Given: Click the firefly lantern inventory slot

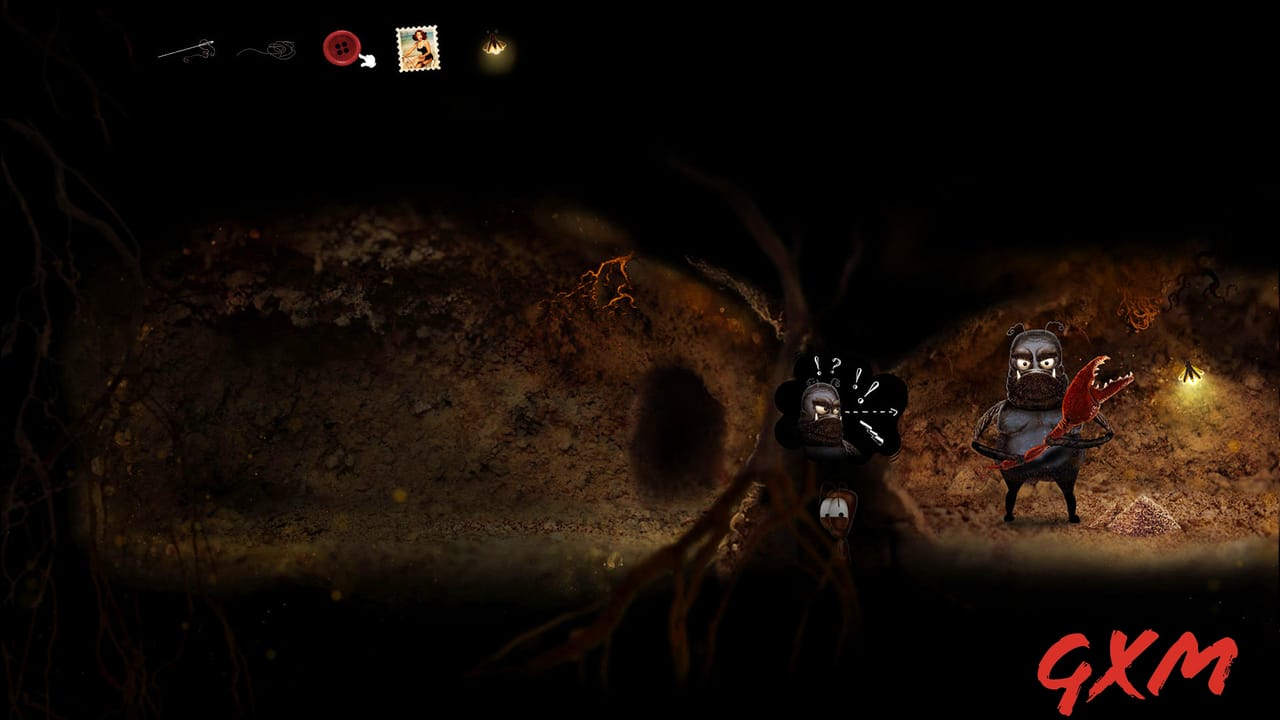Looking at the screenshot, I should point(493,46).
